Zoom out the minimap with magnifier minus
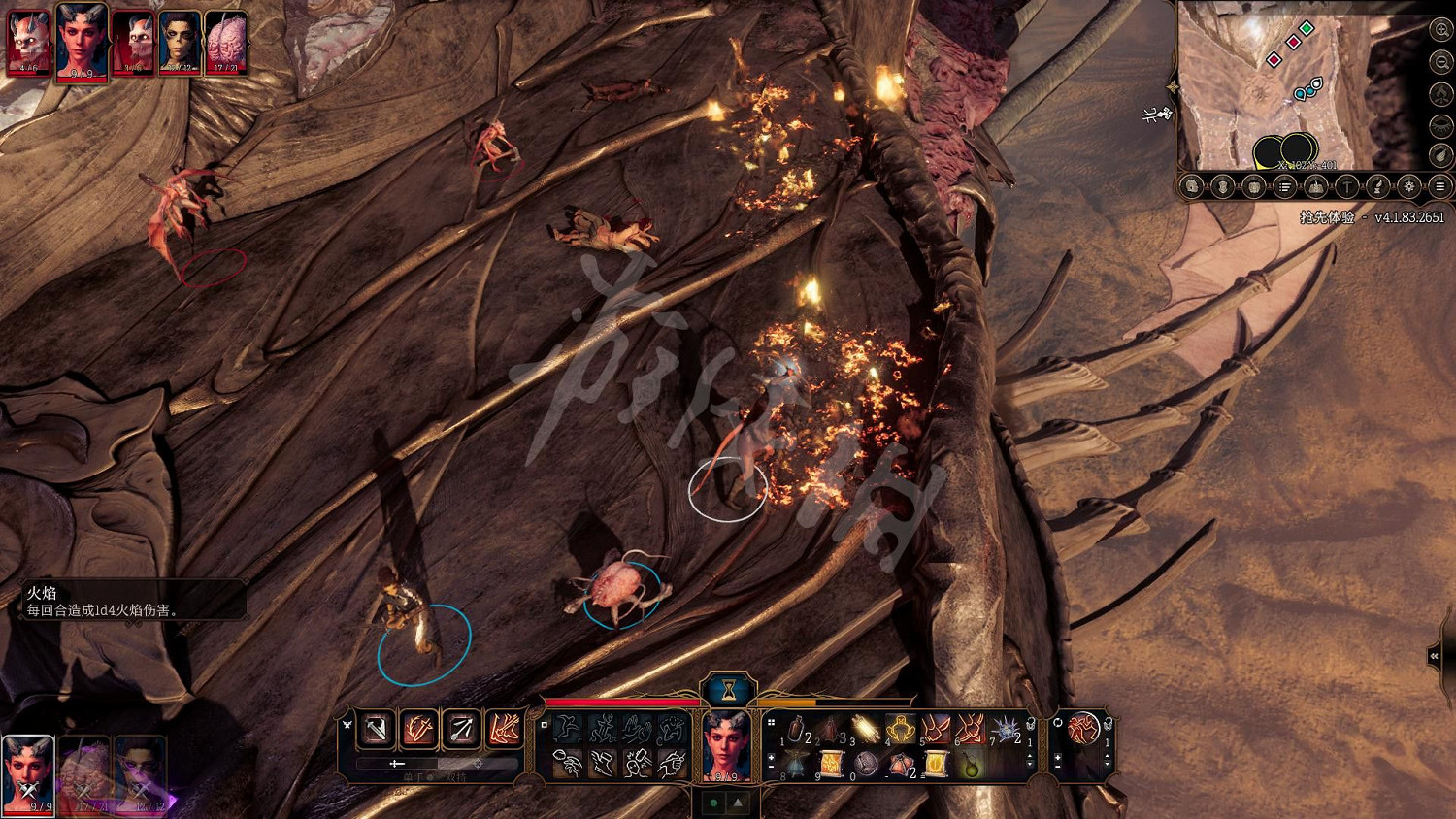 coord(1440,62)
